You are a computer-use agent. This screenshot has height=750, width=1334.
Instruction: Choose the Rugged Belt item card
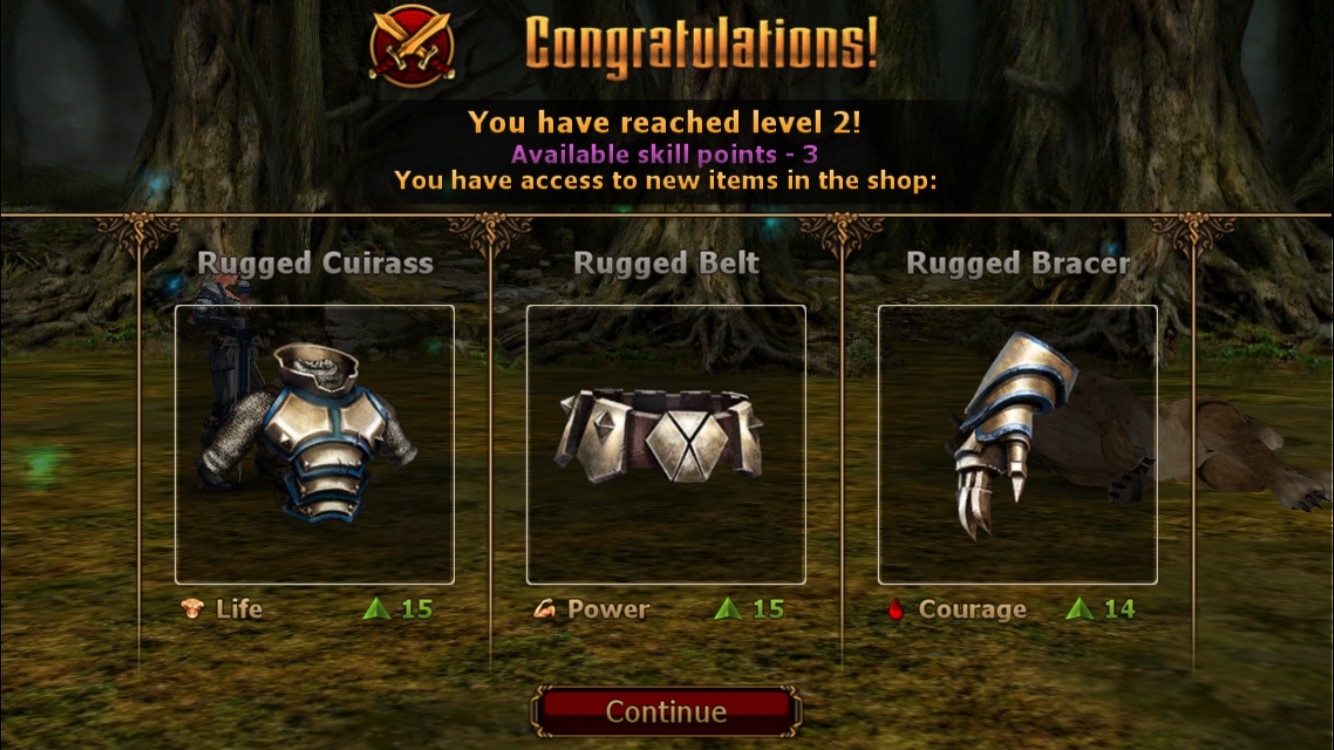pos(666,444)
